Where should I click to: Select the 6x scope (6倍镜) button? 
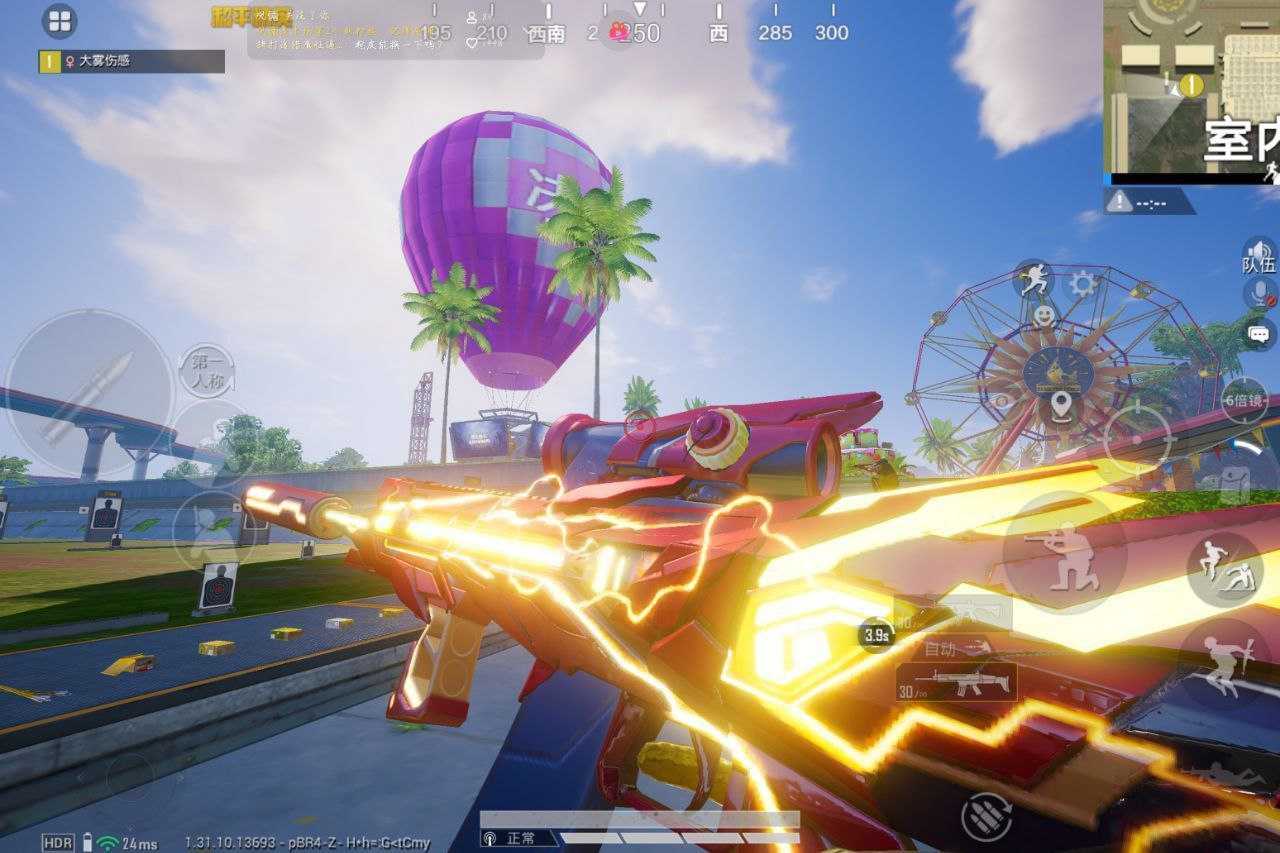(1245, 400)
